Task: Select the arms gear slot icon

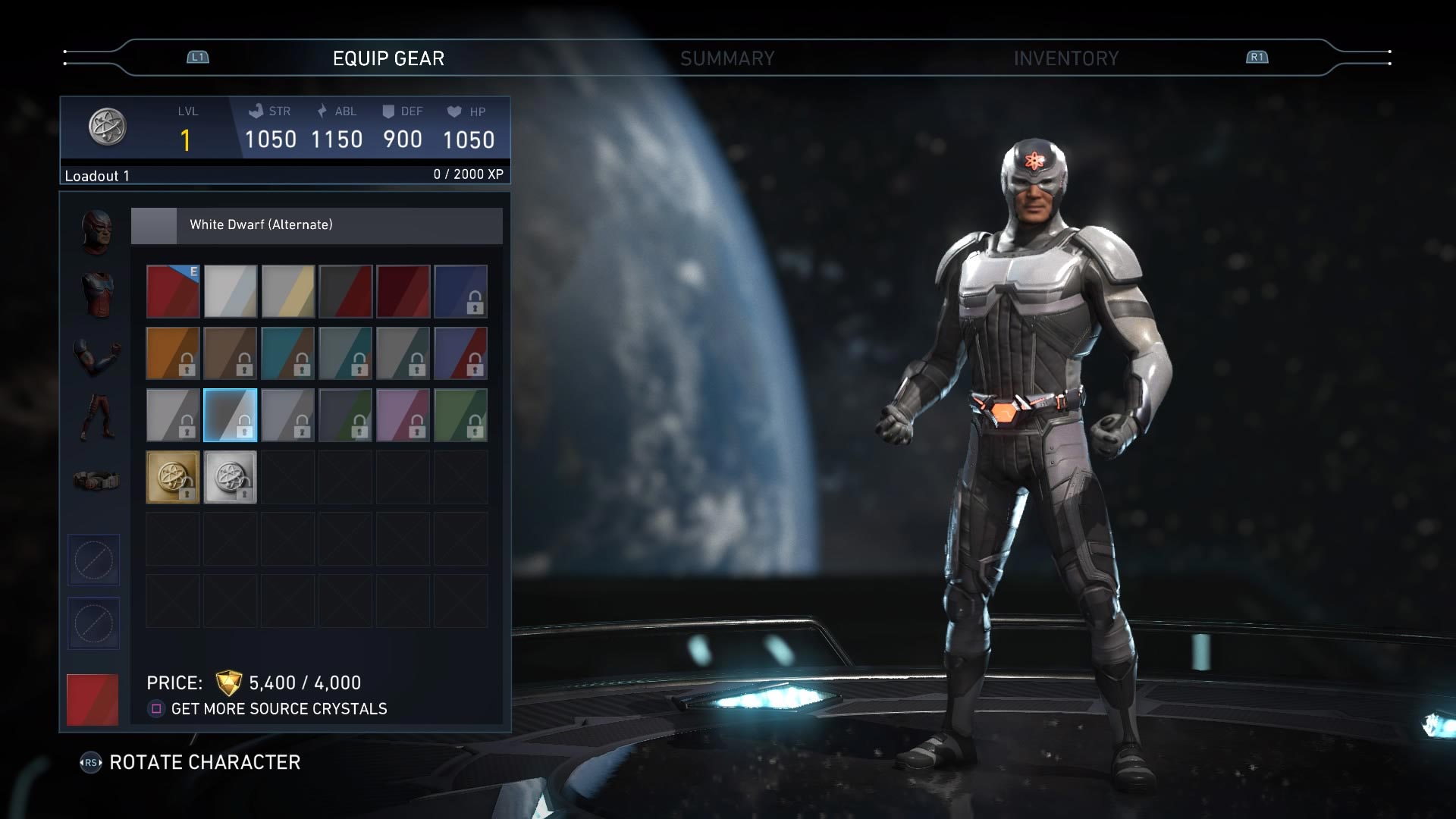Action: click(x=99, y=356)
